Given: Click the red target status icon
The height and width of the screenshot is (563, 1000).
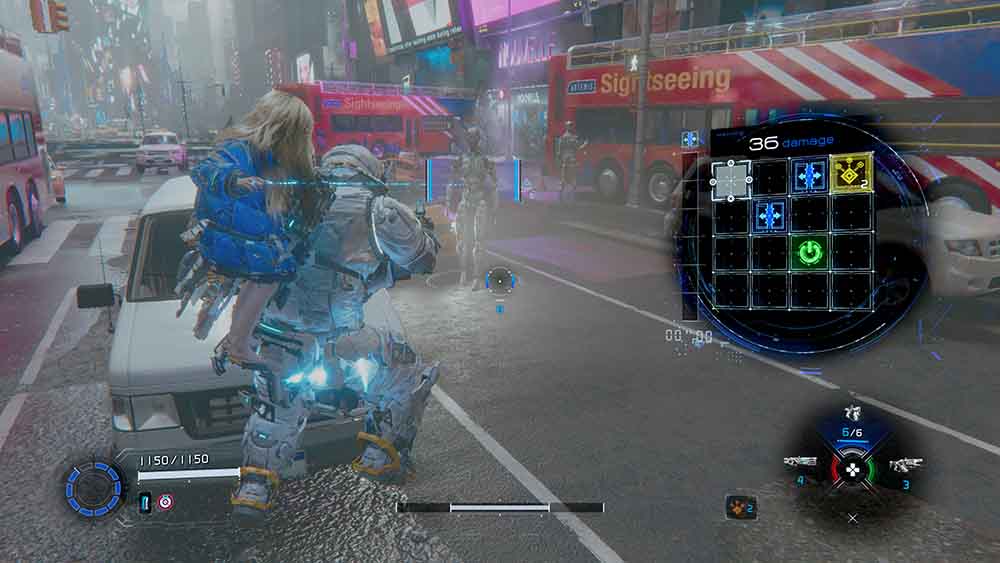Looking at the screenshot, I should 165,503.
